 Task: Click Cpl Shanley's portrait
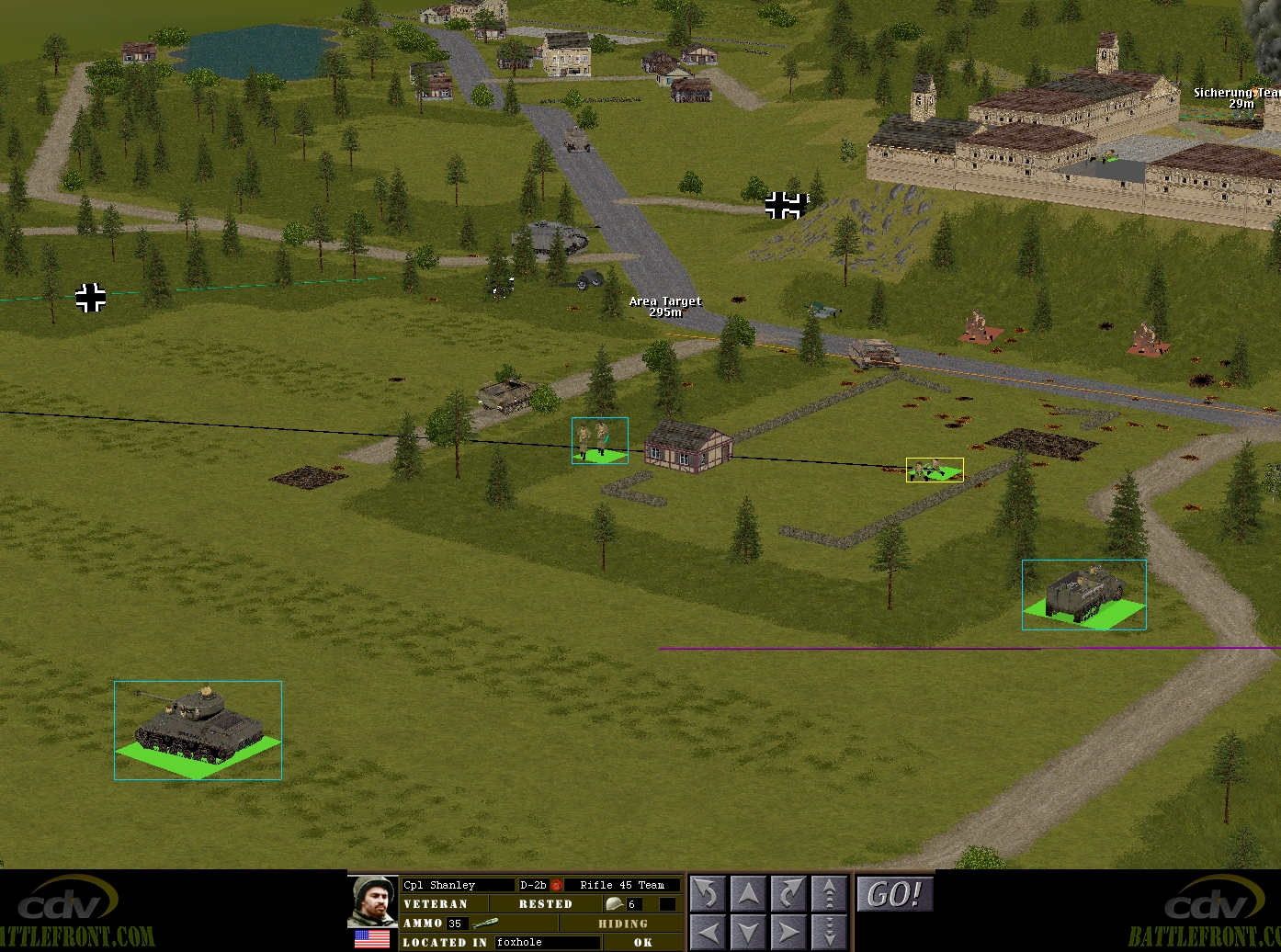point(372,901)
